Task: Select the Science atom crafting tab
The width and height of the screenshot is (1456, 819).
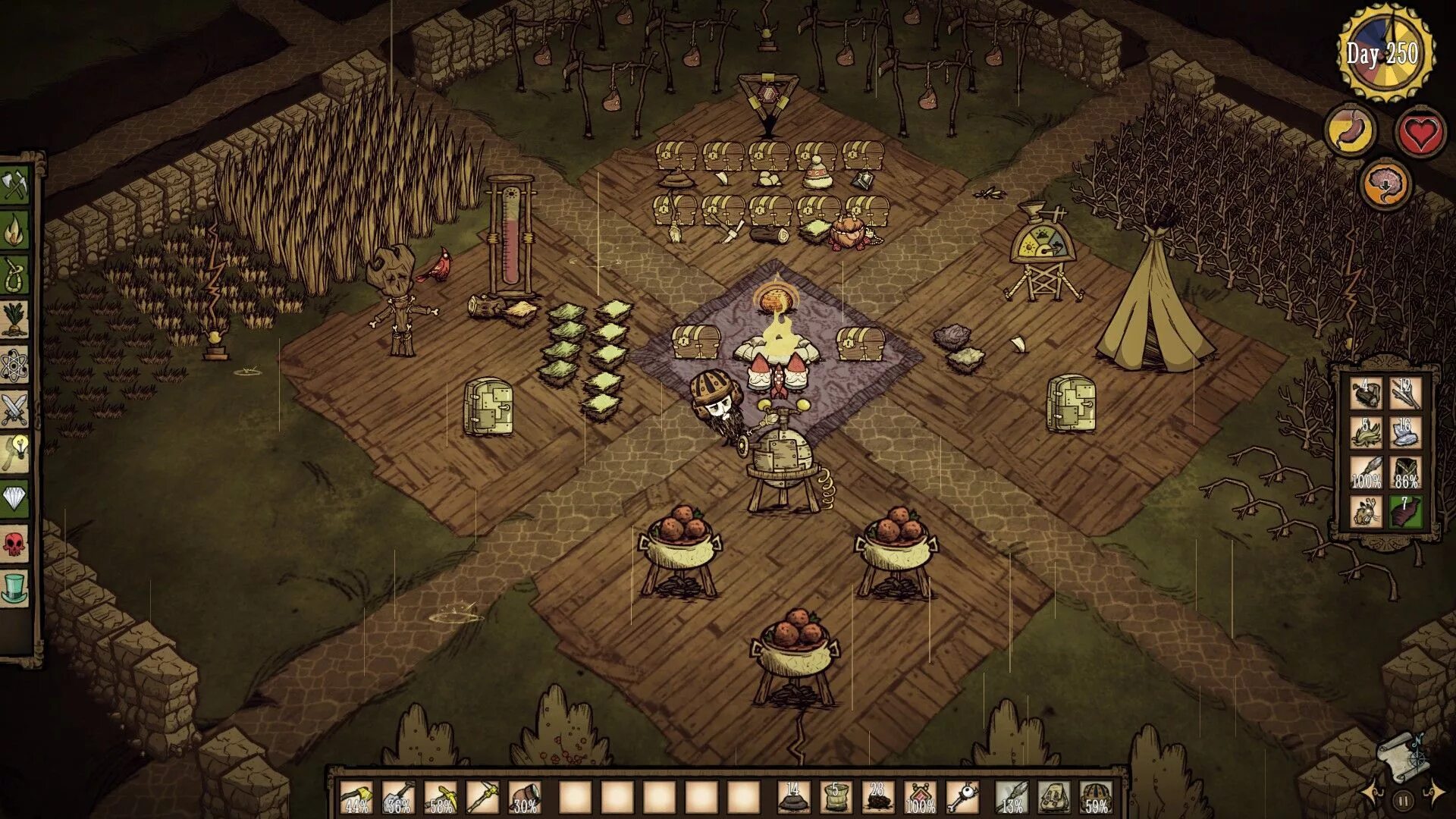Action: pos(15,366)
